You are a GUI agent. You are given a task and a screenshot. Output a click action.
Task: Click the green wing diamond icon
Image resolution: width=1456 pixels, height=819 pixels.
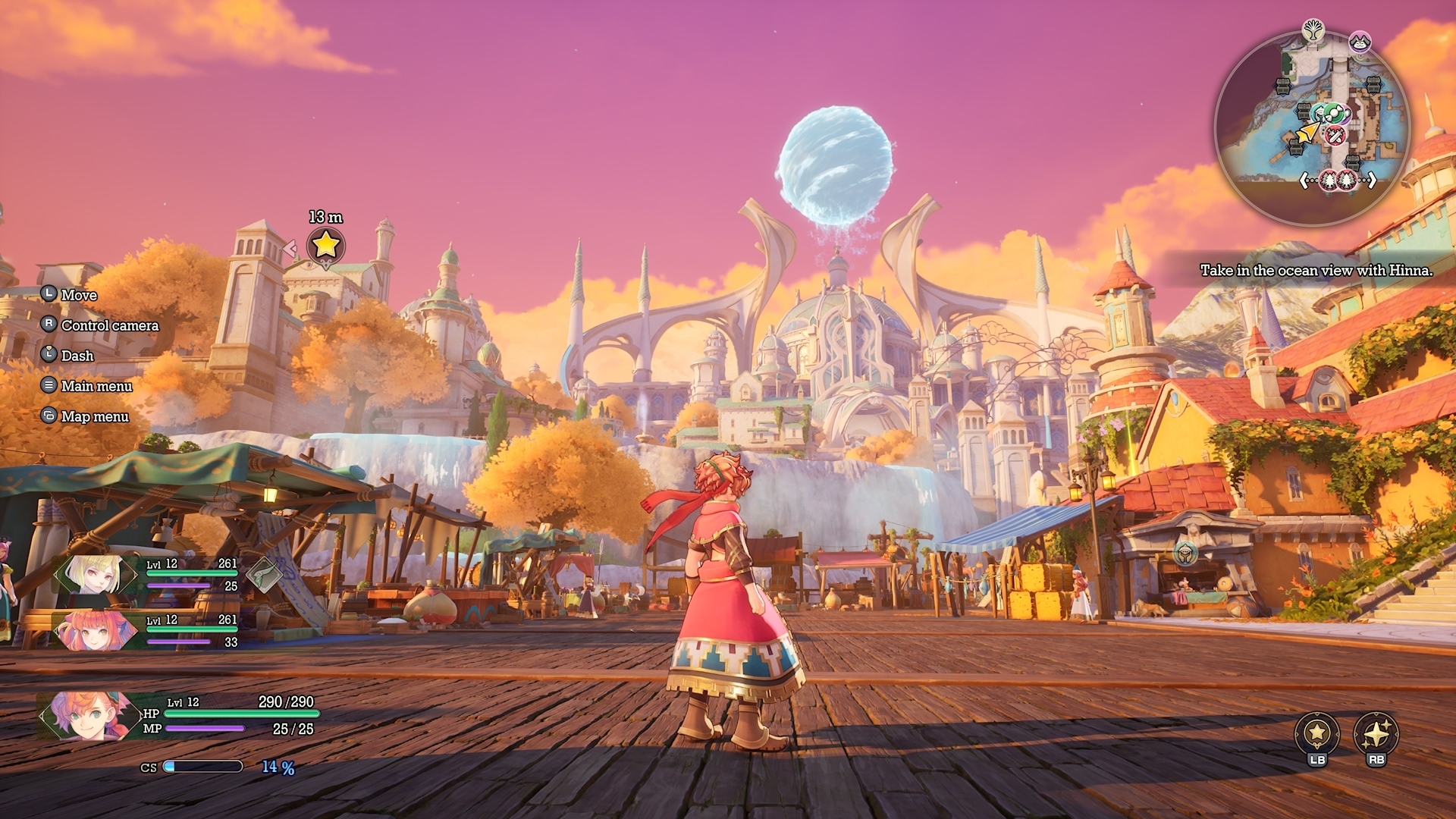(x=264, y=574)
